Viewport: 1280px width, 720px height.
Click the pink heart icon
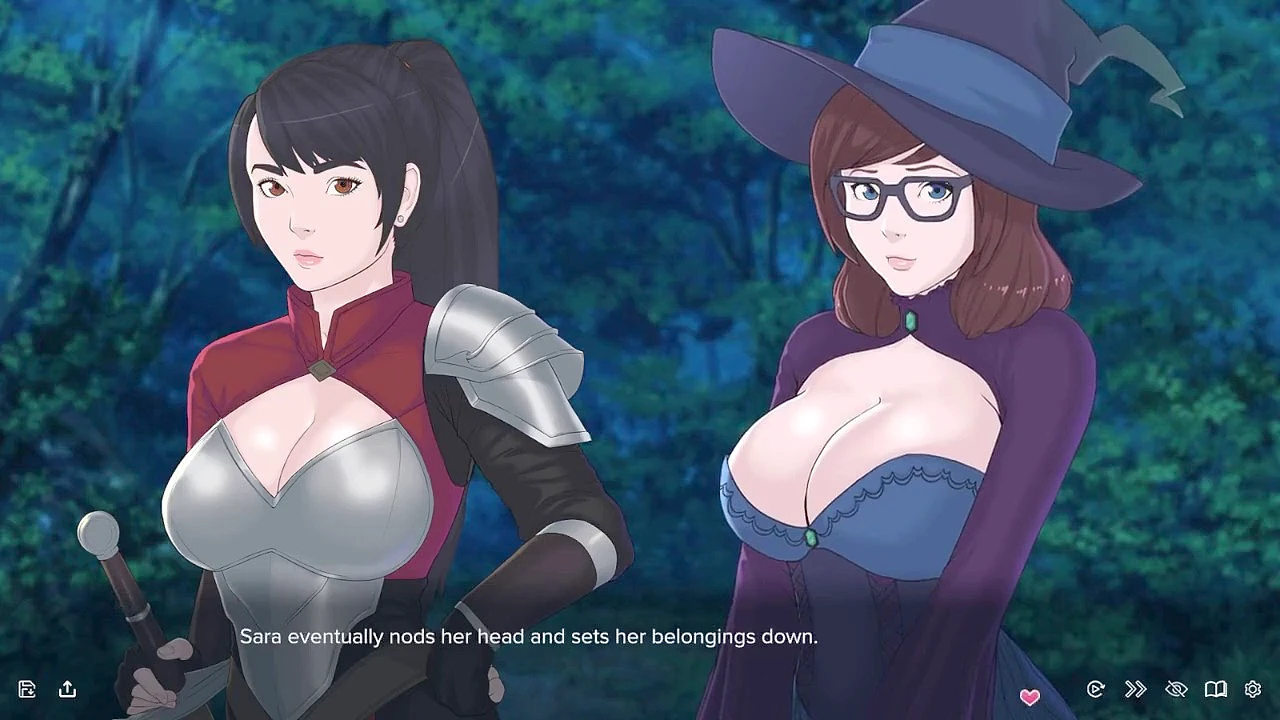click(1029, 696)
